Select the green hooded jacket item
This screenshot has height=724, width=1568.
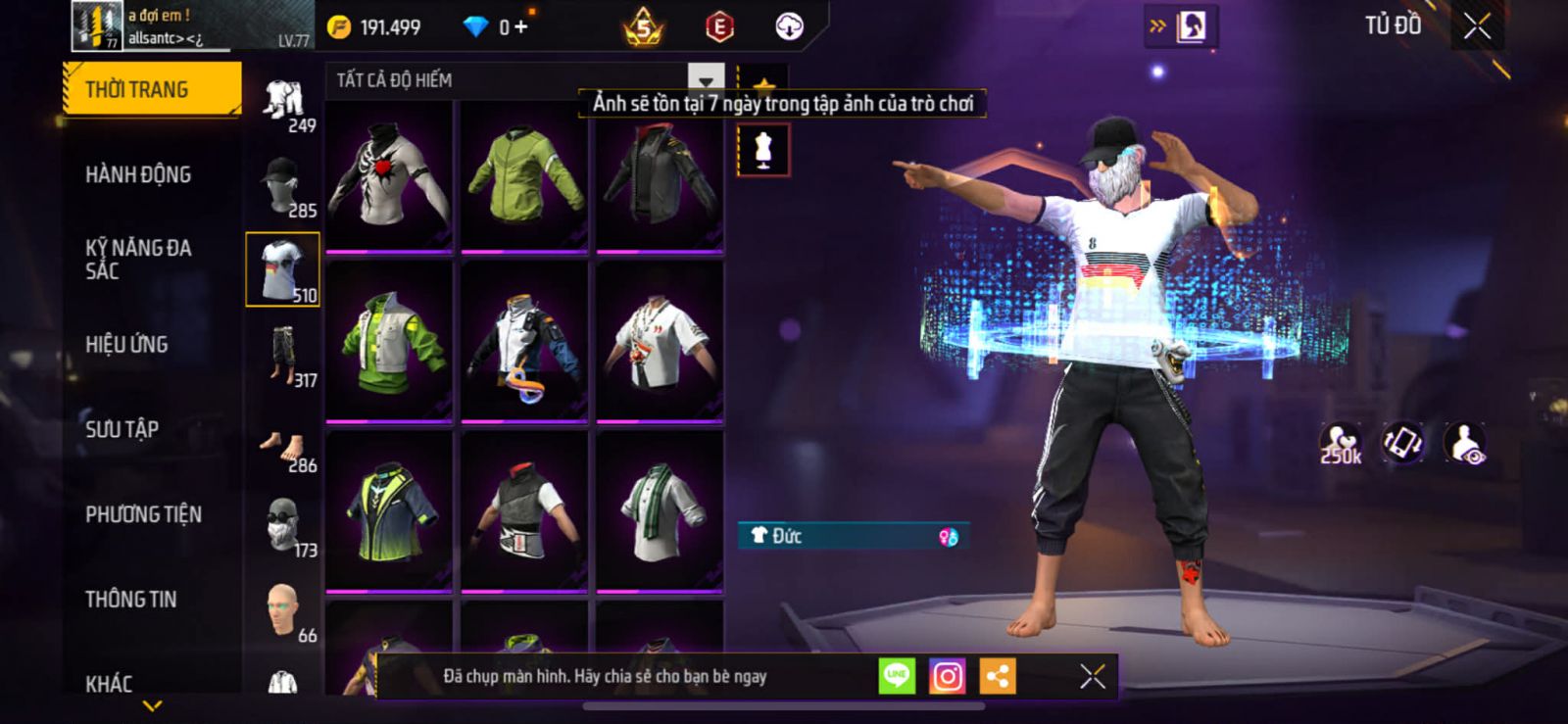524,174
